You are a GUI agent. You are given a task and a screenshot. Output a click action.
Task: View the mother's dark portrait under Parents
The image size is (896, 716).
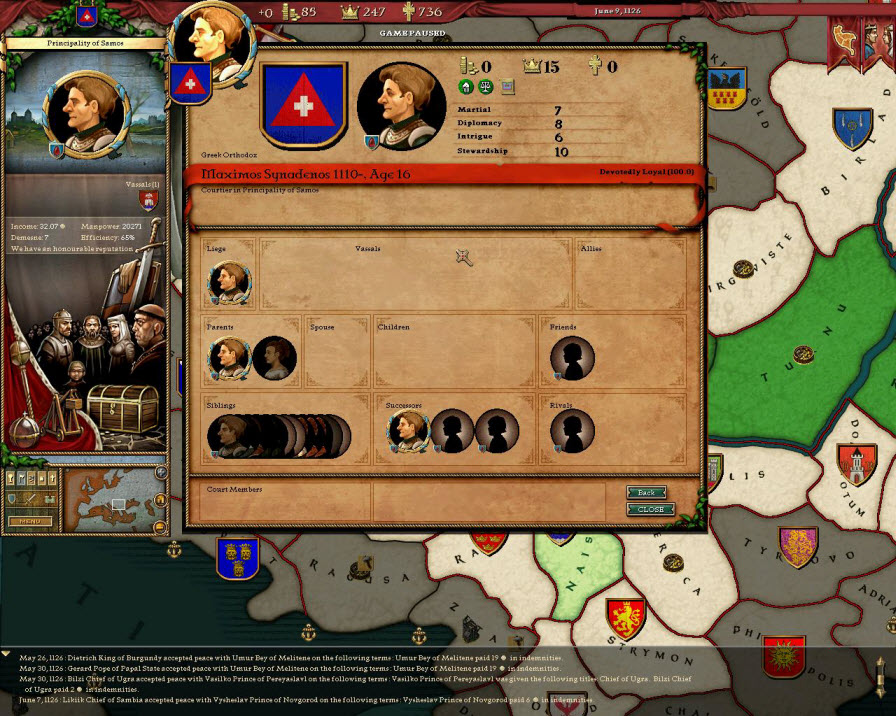pyautogui.click(x=273, y=357)
